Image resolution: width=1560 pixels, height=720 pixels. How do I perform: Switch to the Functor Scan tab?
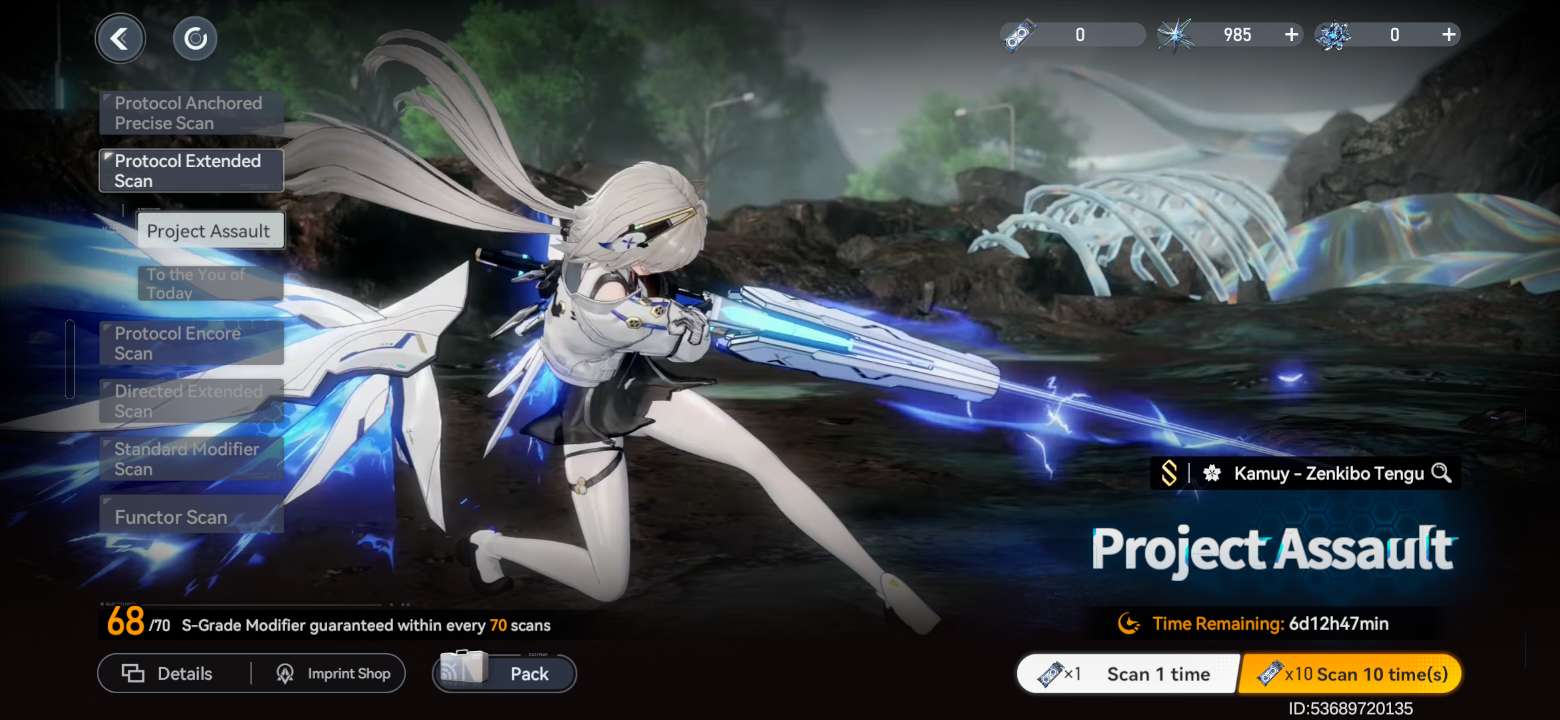(x=190, y=517)
